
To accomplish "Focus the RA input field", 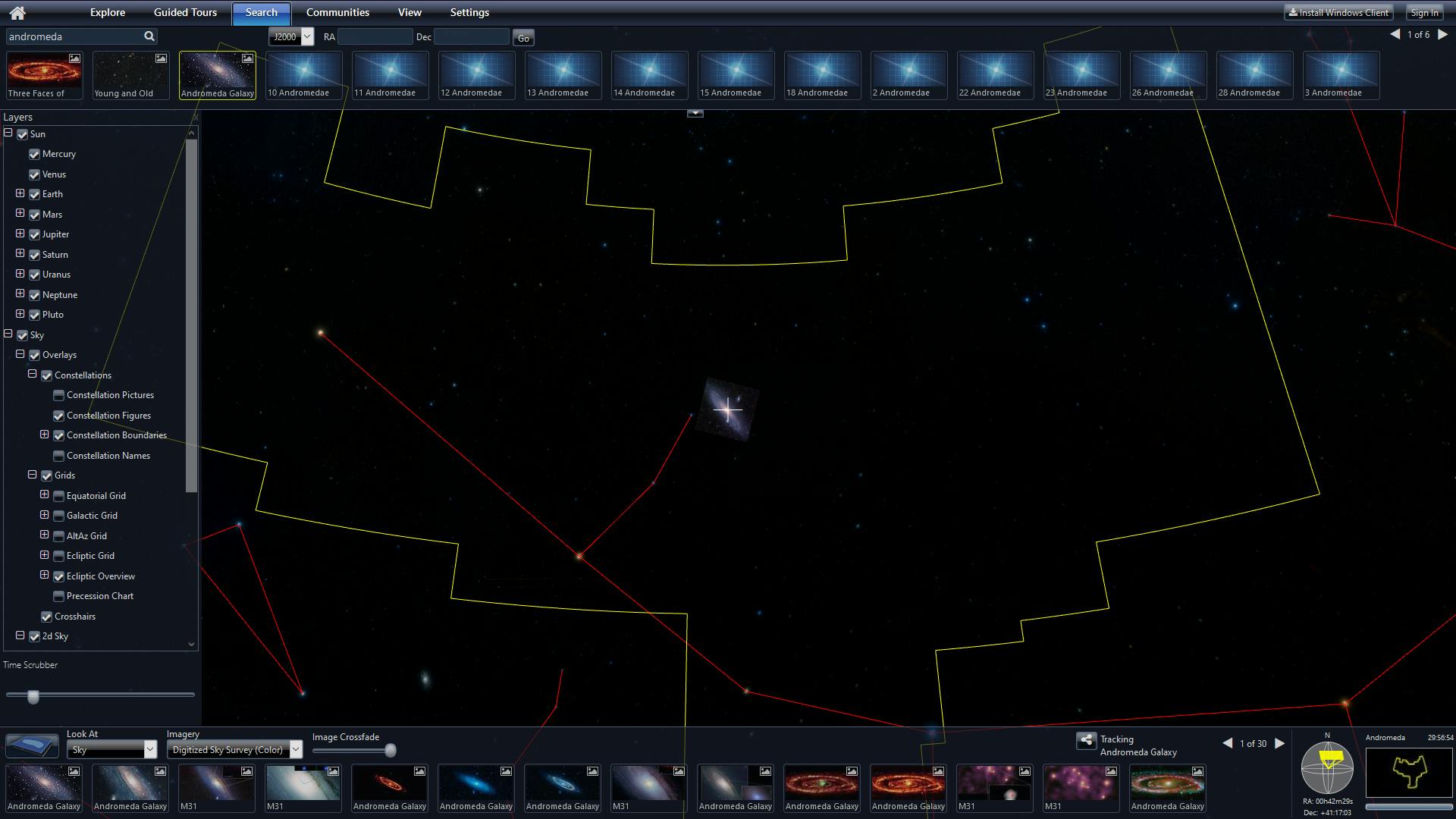I will coord(375,37).
